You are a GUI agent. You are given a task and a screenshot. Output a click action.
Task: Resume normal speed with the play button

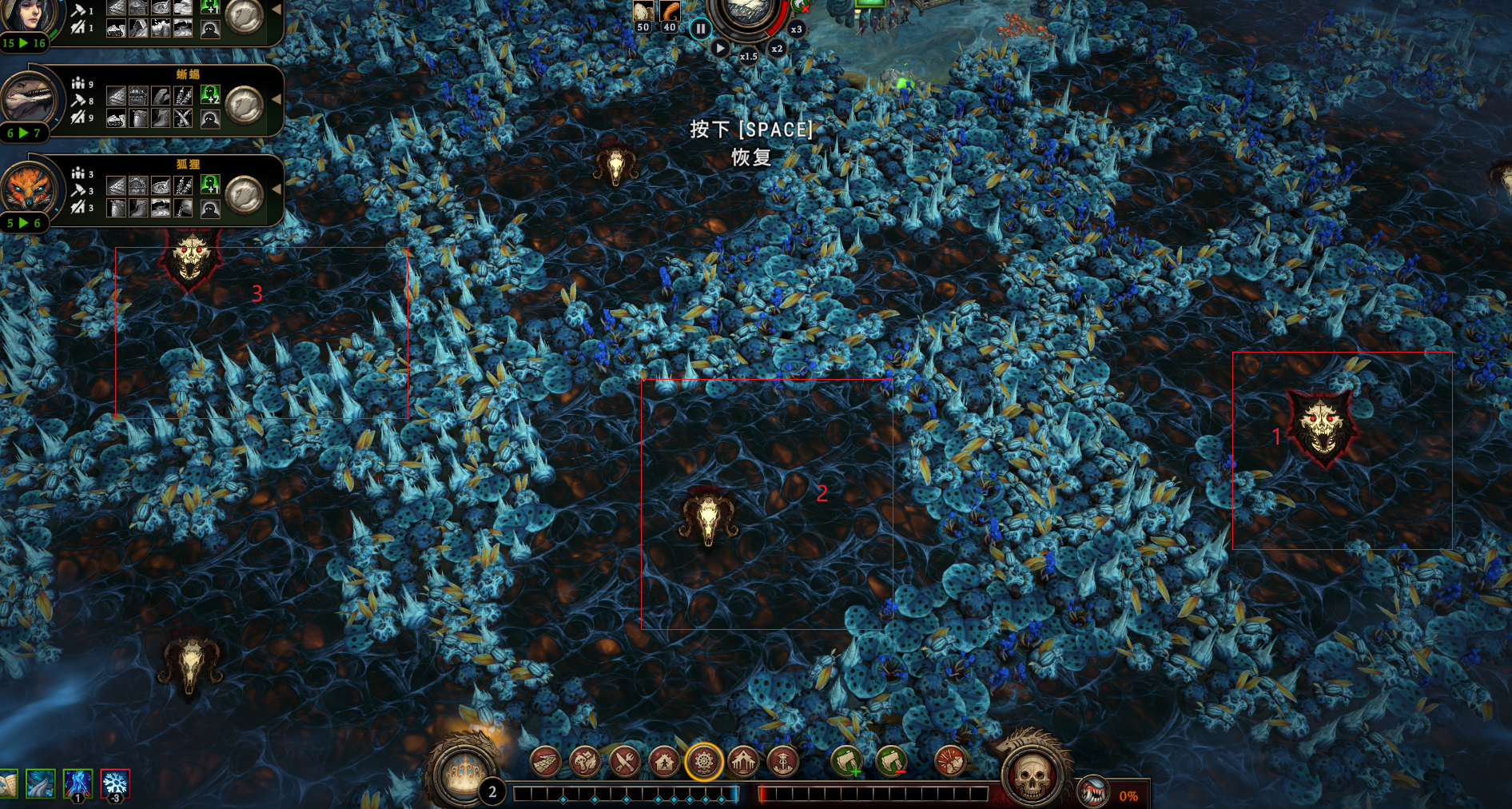click(x=720, y=48)
